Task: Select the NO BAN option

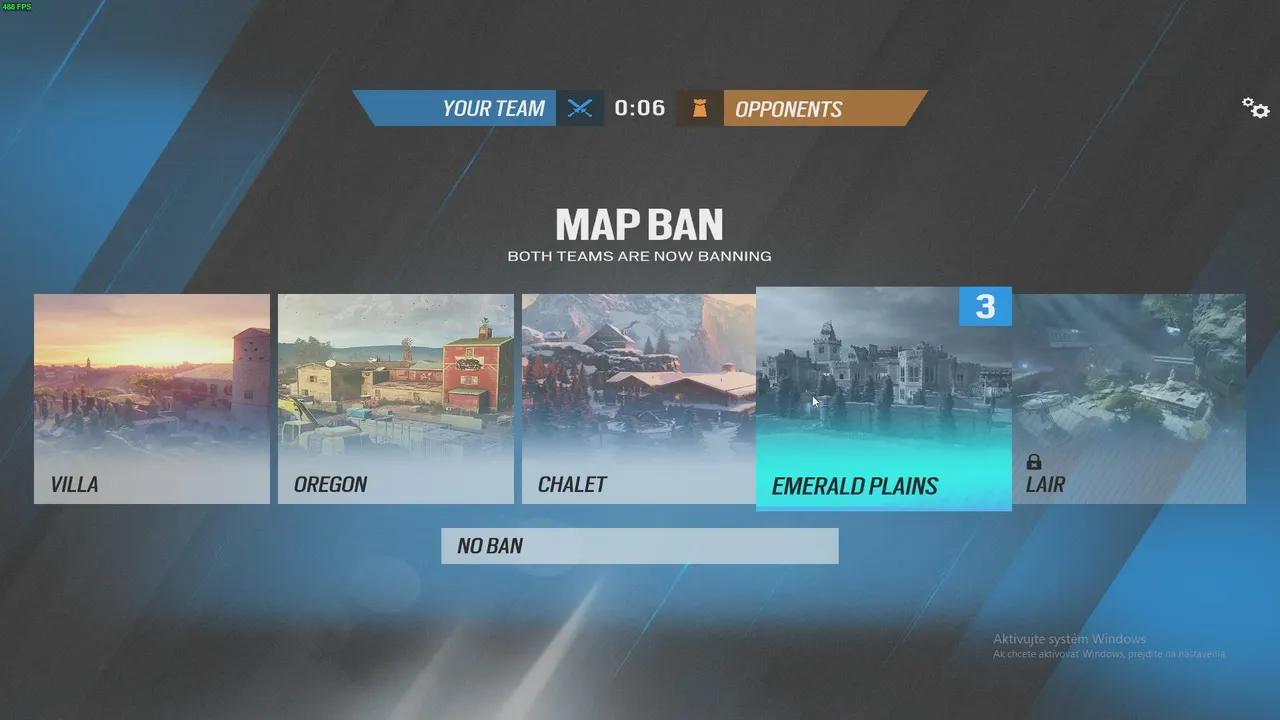Action: click(x=640, y=546)
